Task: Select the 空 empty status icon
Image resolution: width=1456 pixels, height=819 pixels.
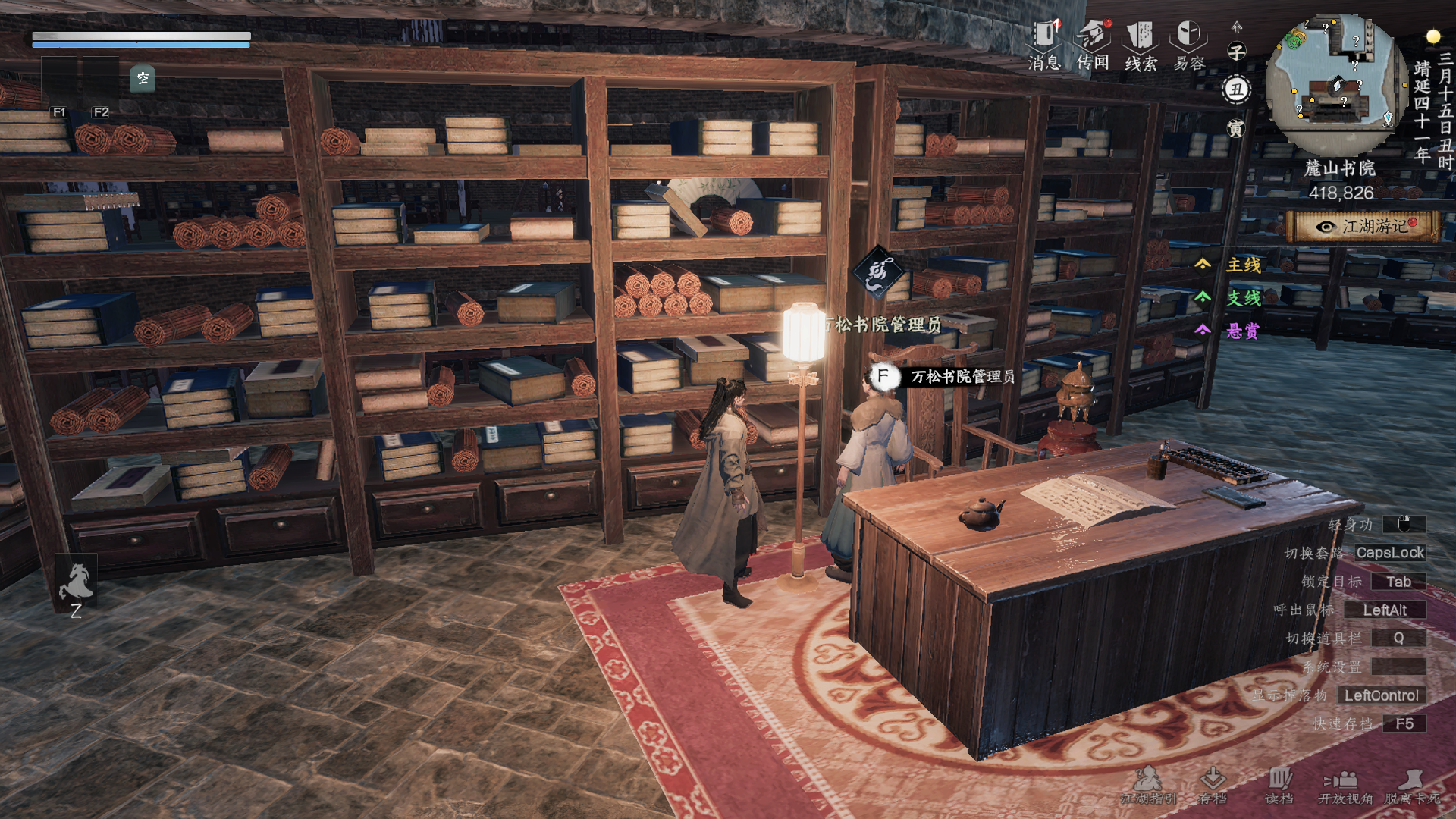Action: coord(143,78)
